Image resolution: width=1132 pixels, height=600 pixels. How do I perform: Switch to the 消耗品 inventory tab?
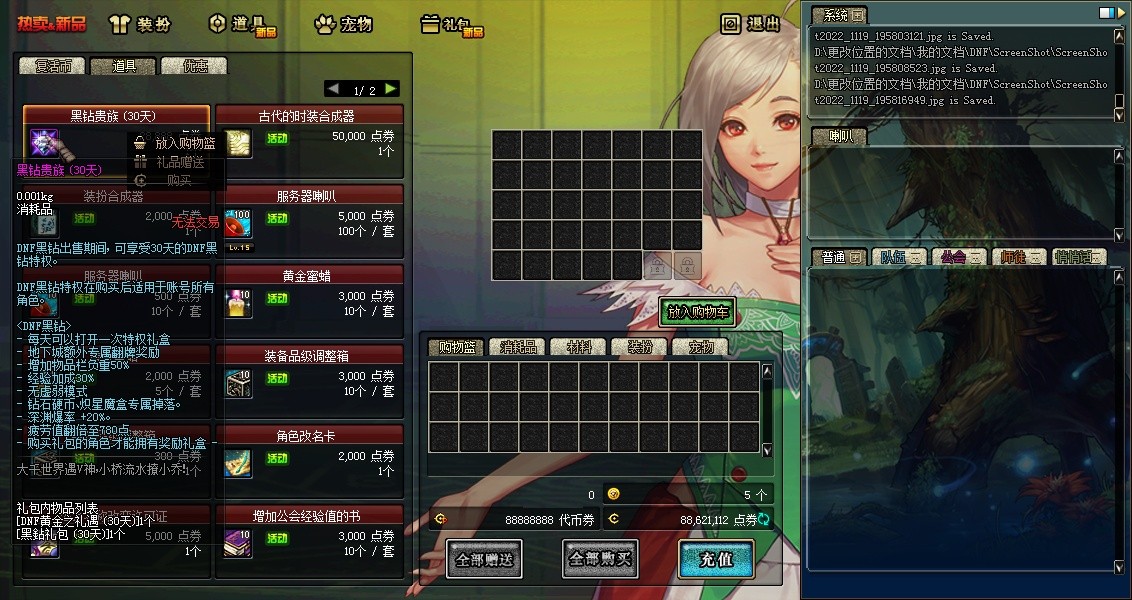pos(519,347)
